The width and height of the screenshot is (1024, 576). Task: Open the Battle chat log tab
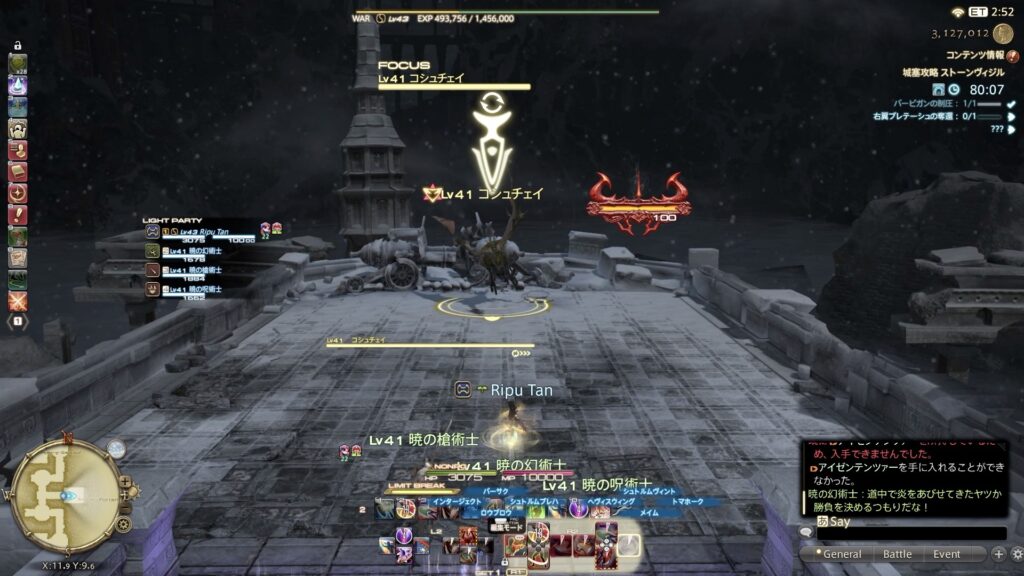(897, 554)
